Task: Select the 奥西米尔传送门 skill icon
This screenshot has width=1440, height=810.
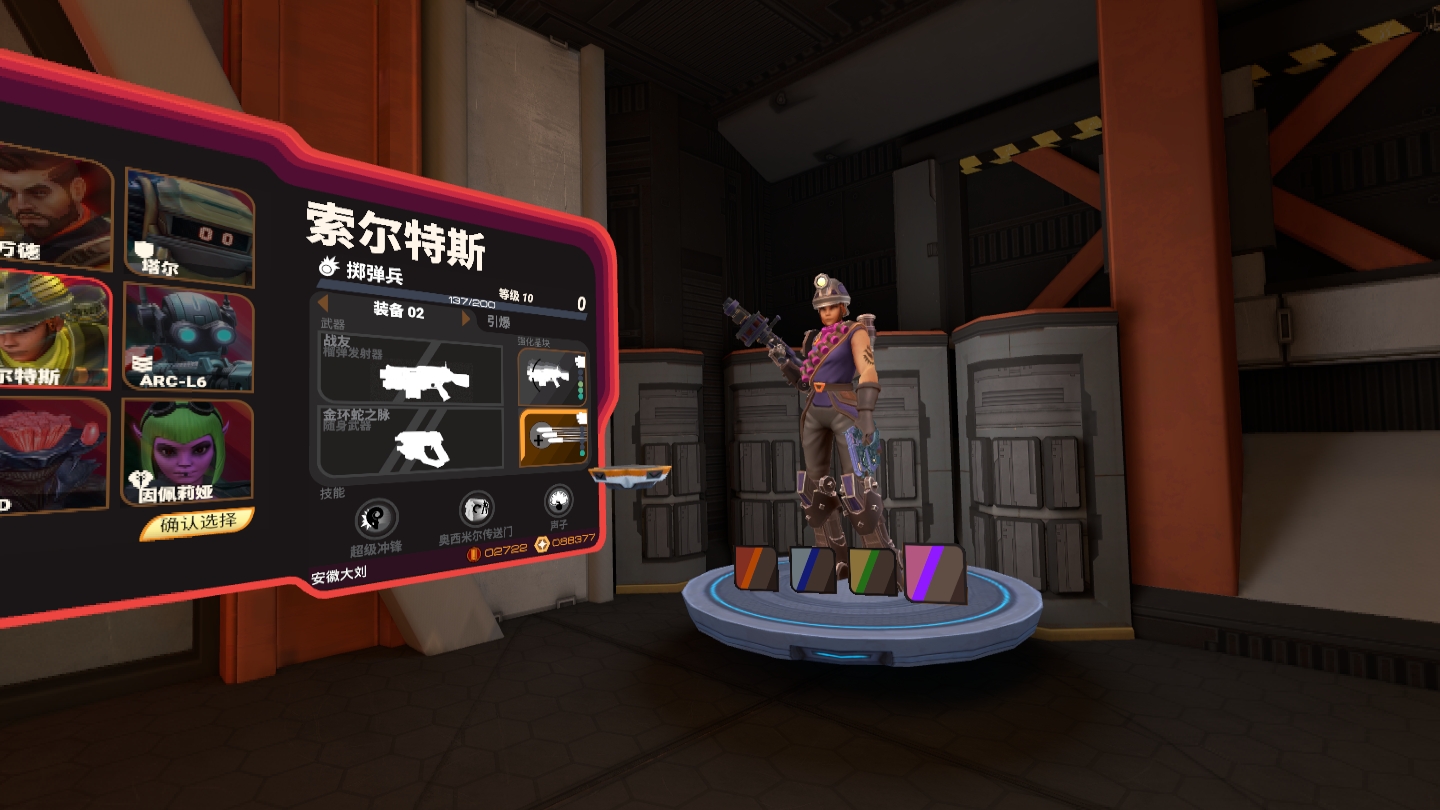Action: pyautogui.click(x=476, y=508)
